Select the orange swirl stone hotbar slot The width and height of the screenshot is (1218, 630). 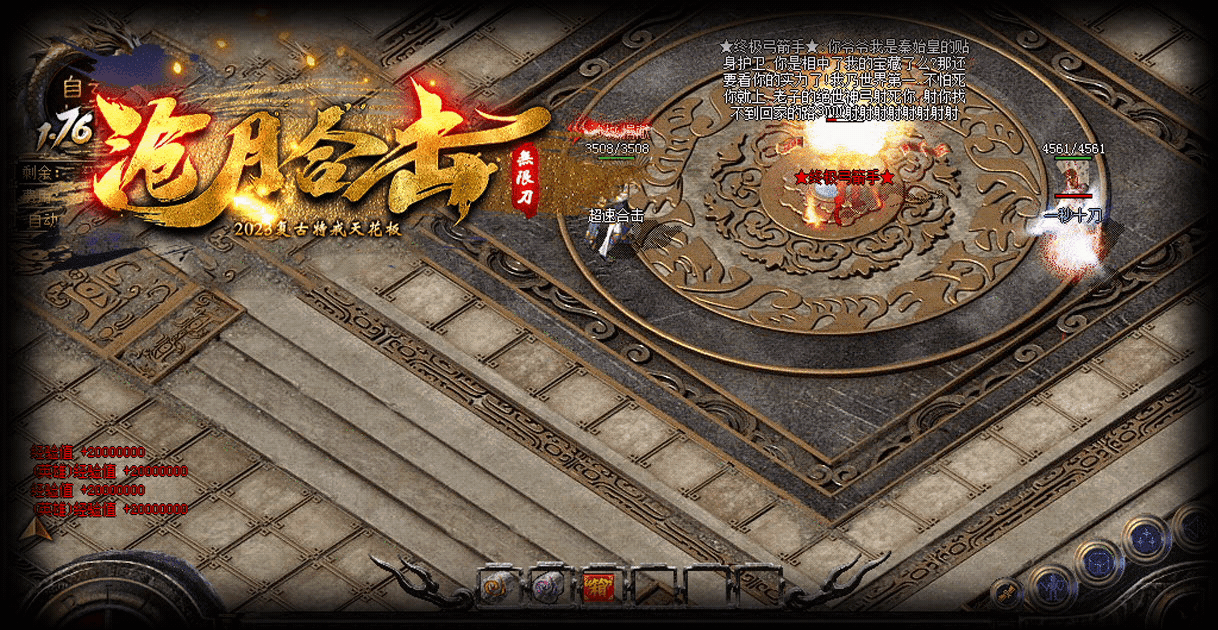point(497,585)
